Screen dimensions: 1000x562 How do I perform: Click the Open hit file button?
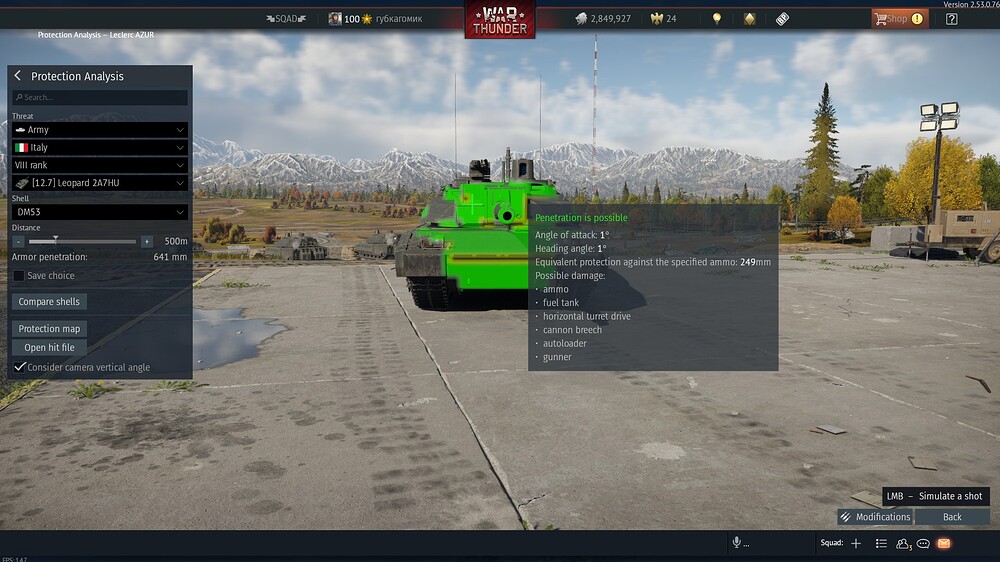click(49, 348)
